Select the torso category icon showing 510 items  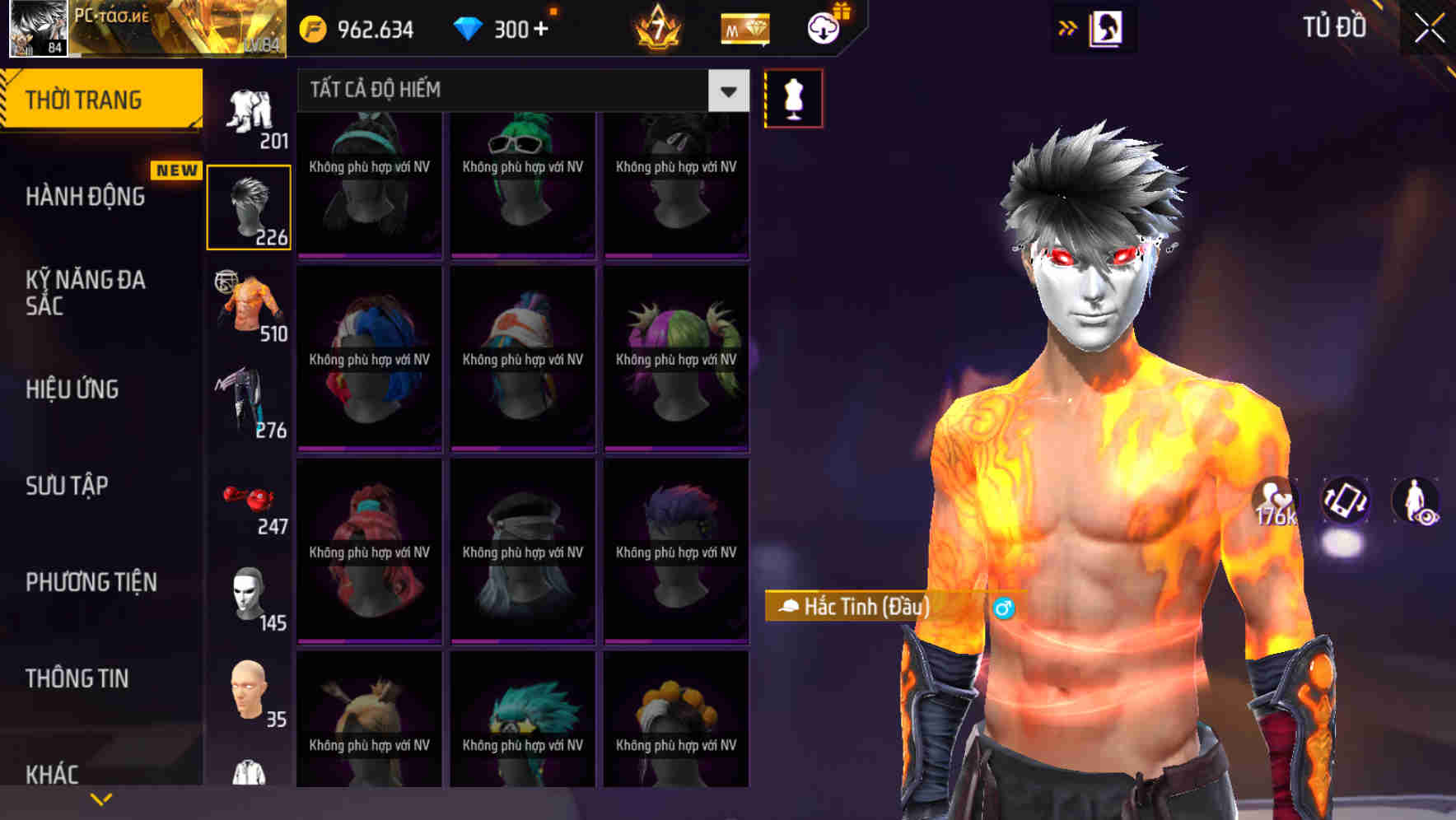(250, 305)
